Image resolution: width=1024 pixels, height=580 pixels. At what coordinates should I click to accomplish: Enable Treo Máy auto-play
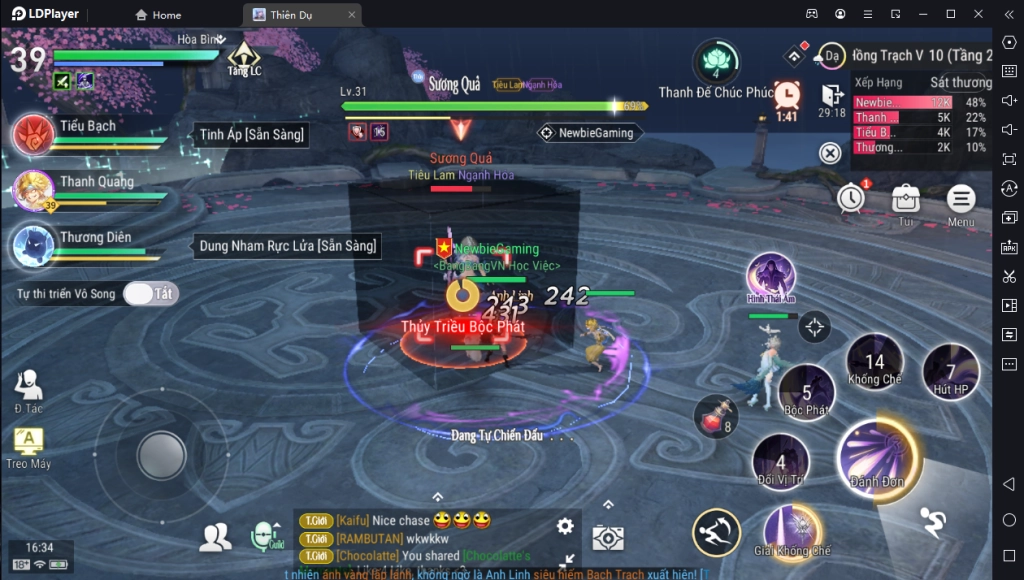pos(28,447)
